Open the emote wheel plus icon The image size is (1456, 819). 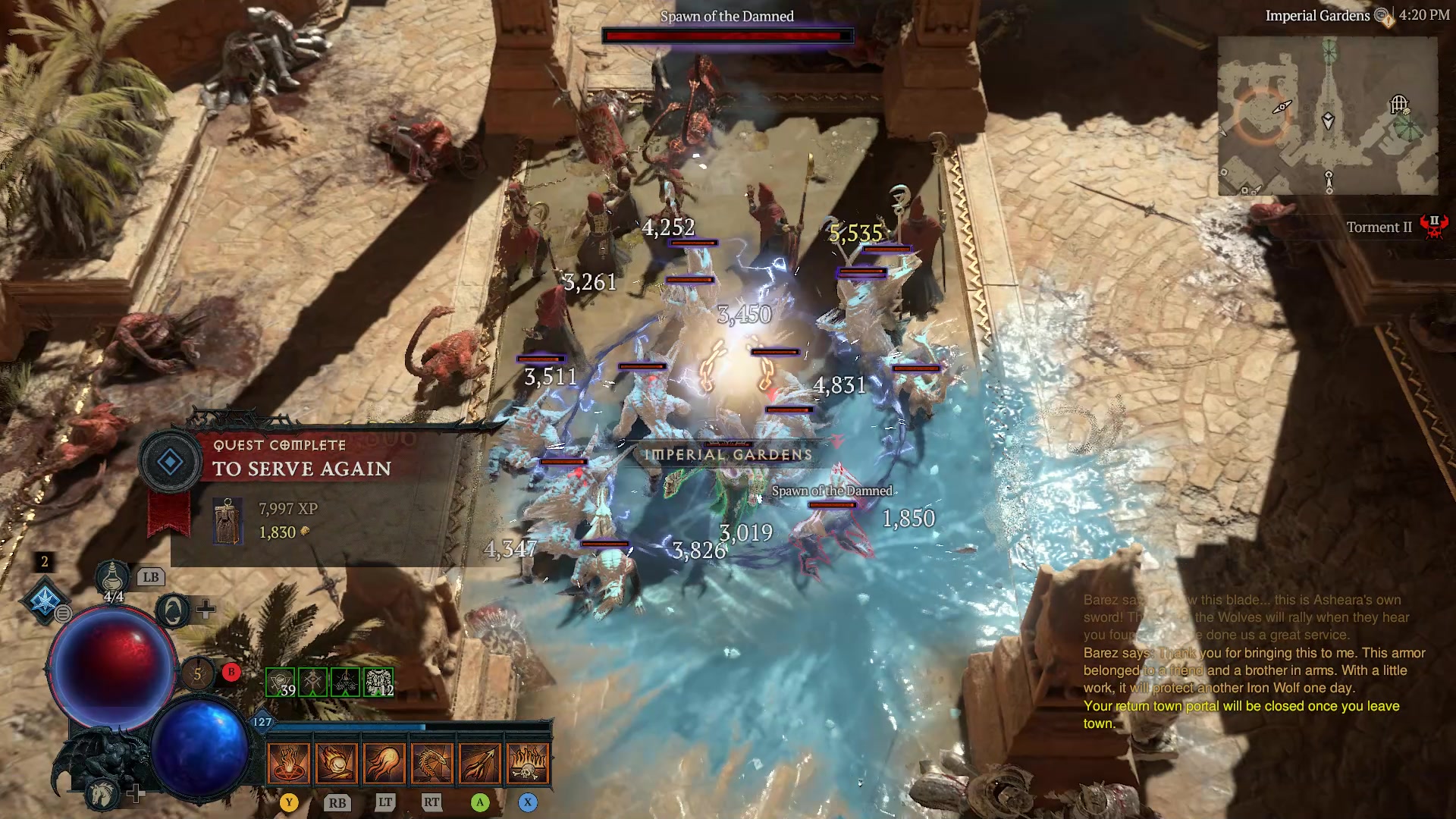(x=205, y=608)
